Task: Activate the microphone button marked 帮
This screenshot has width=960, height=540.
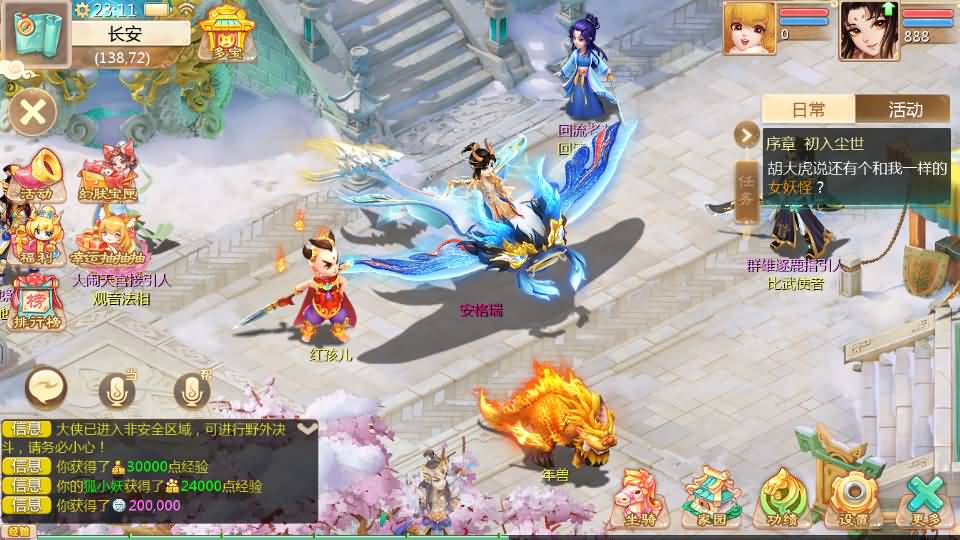Action: [x=192, y=390]
